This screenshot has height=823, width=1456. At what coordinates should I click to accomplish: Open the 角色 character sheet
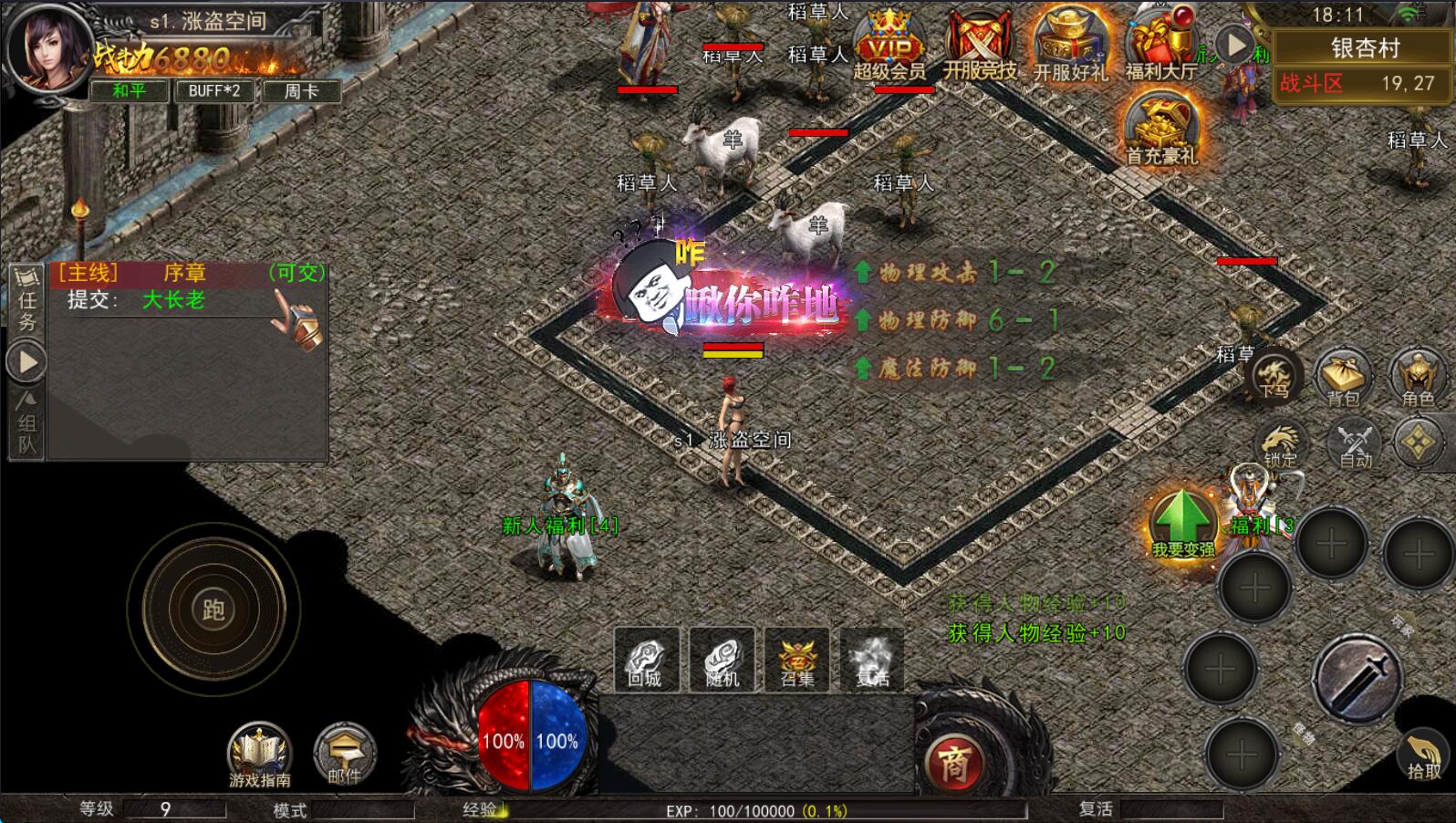coord(1418,376)
